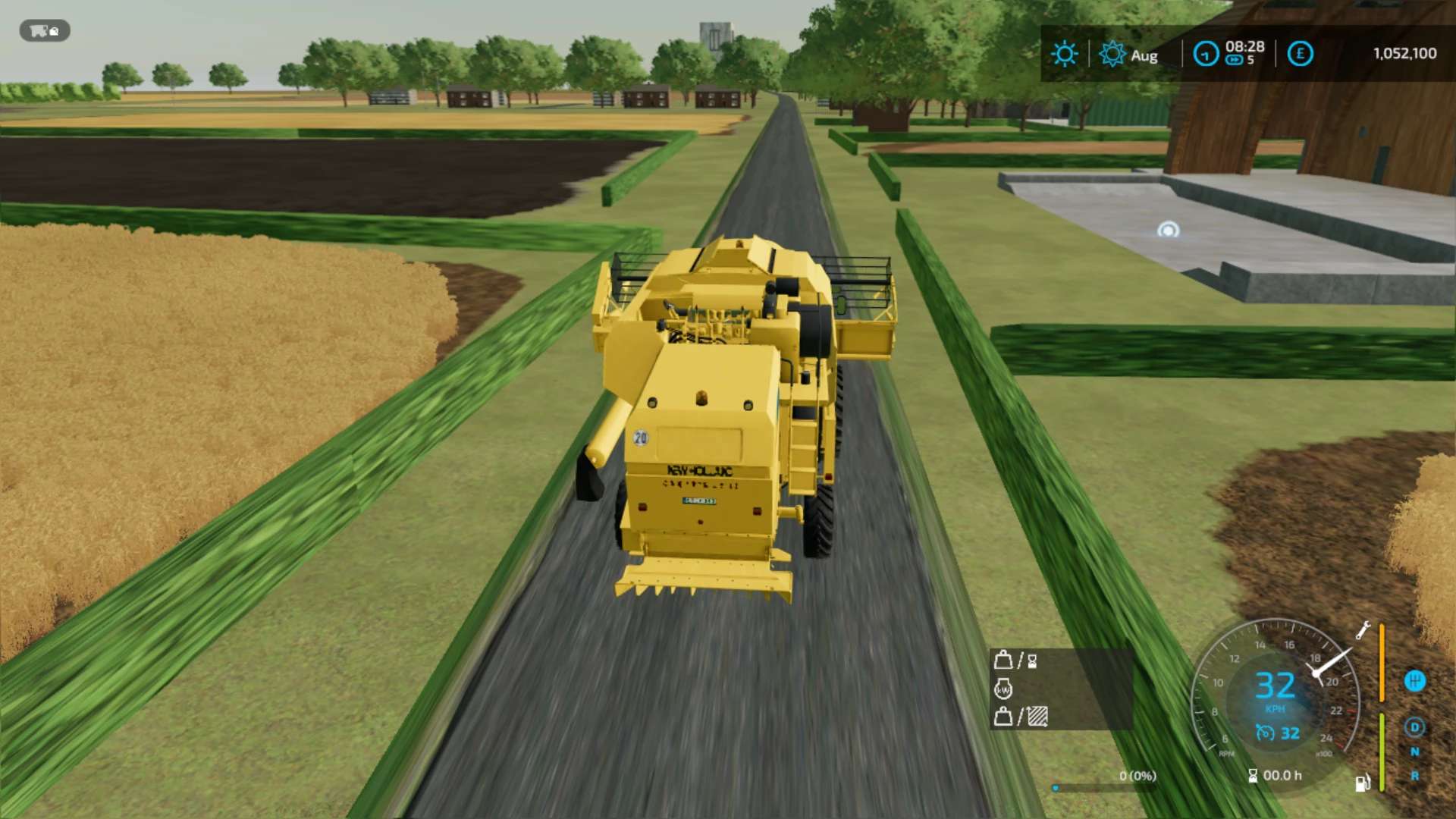
Task: Click the fuel pump icon
Action: 1362,783
